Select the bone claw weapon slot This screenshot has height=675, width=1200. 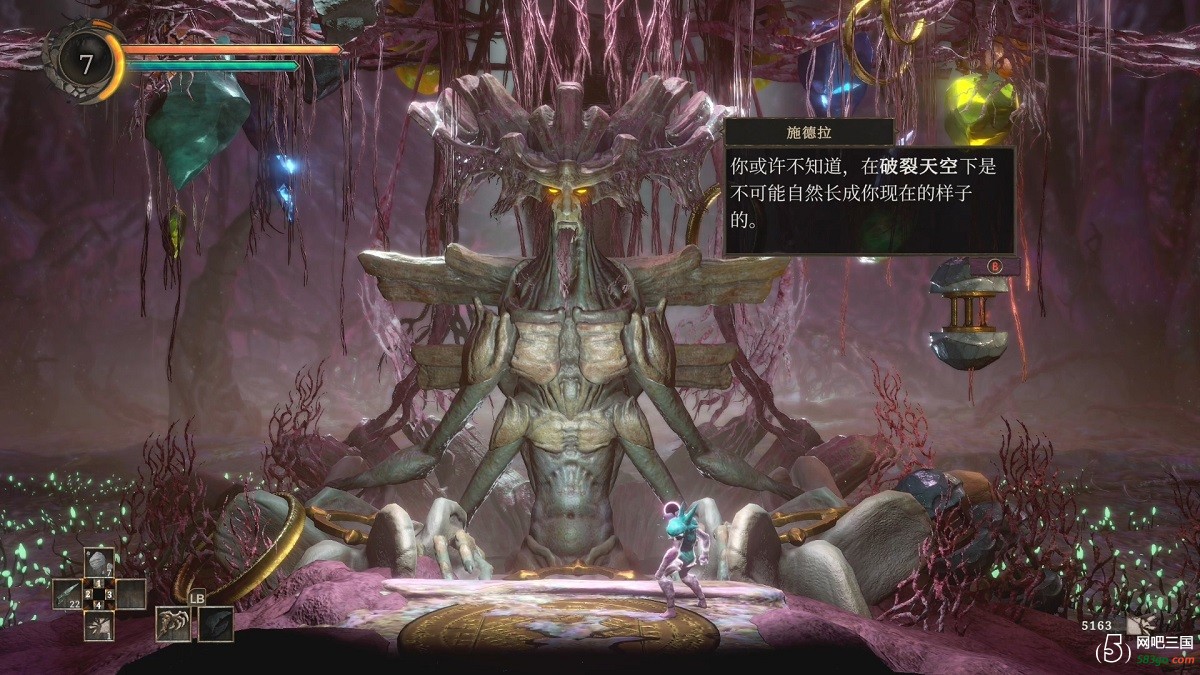(x=173, y=623)
